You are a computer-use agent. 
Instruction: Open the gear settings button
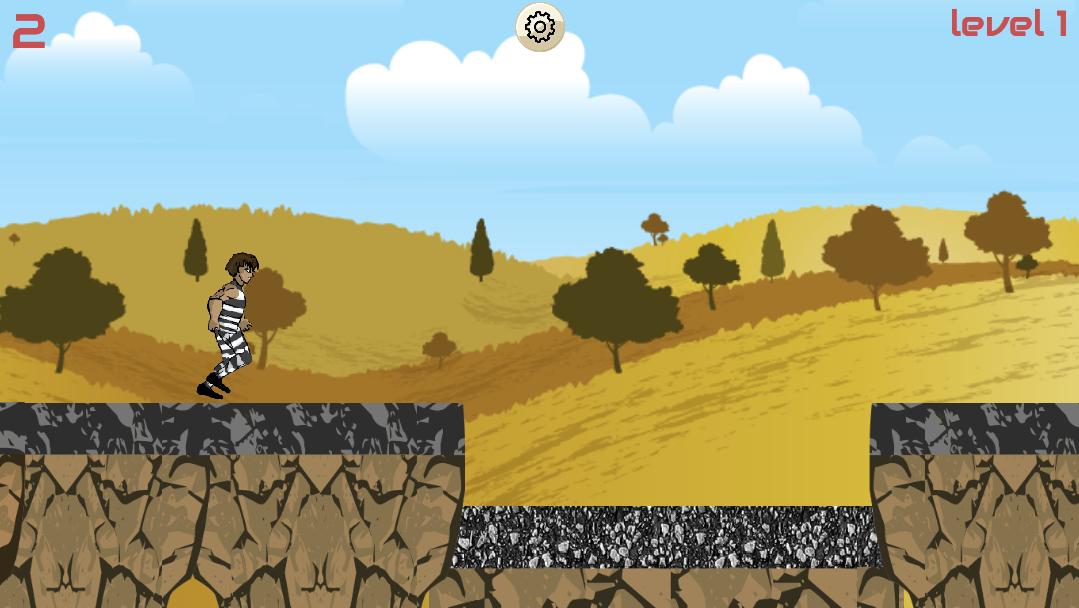tap(540, 27)
